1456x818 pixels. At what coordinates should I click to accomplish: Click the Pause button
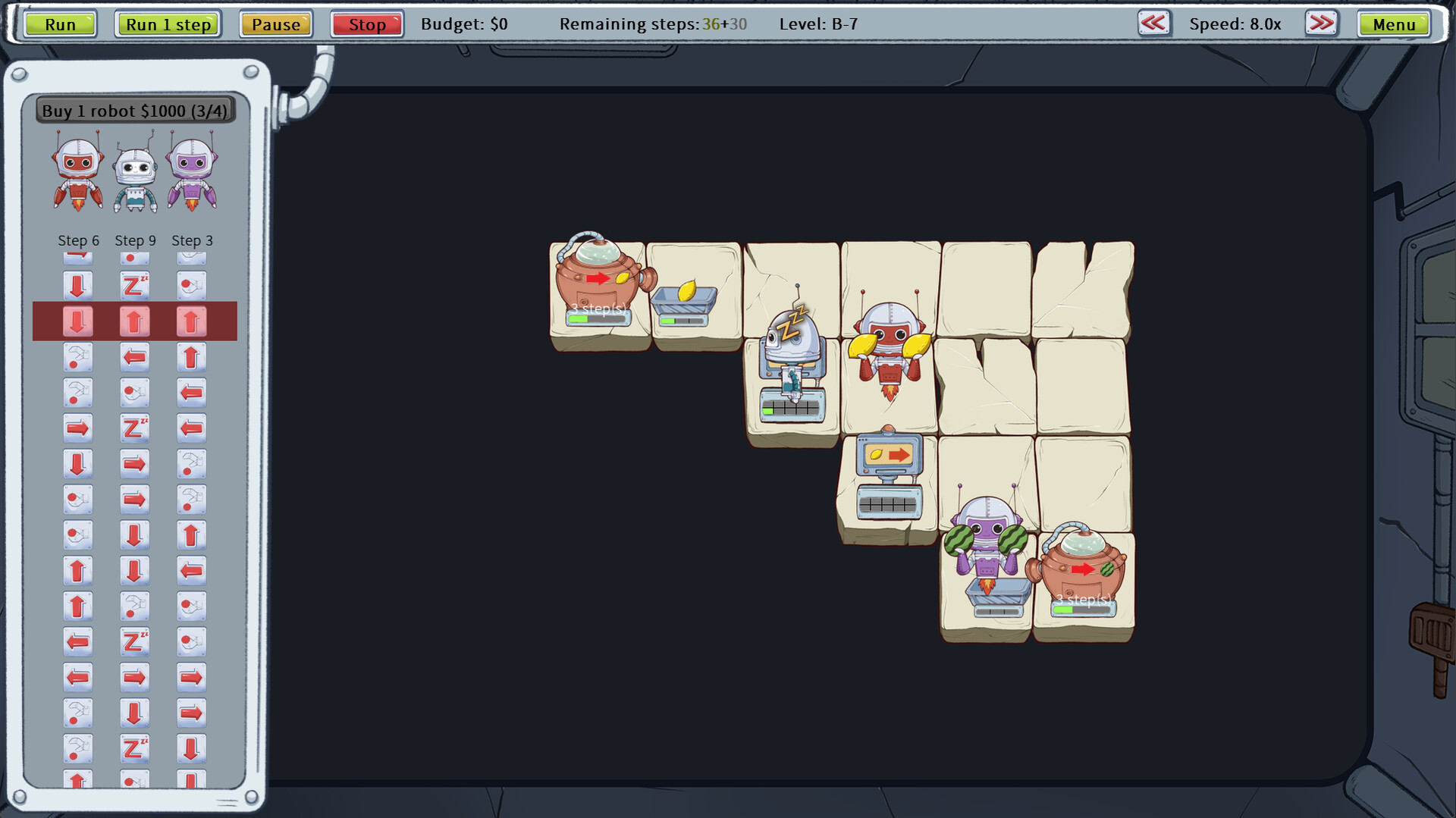click(275, 24)
